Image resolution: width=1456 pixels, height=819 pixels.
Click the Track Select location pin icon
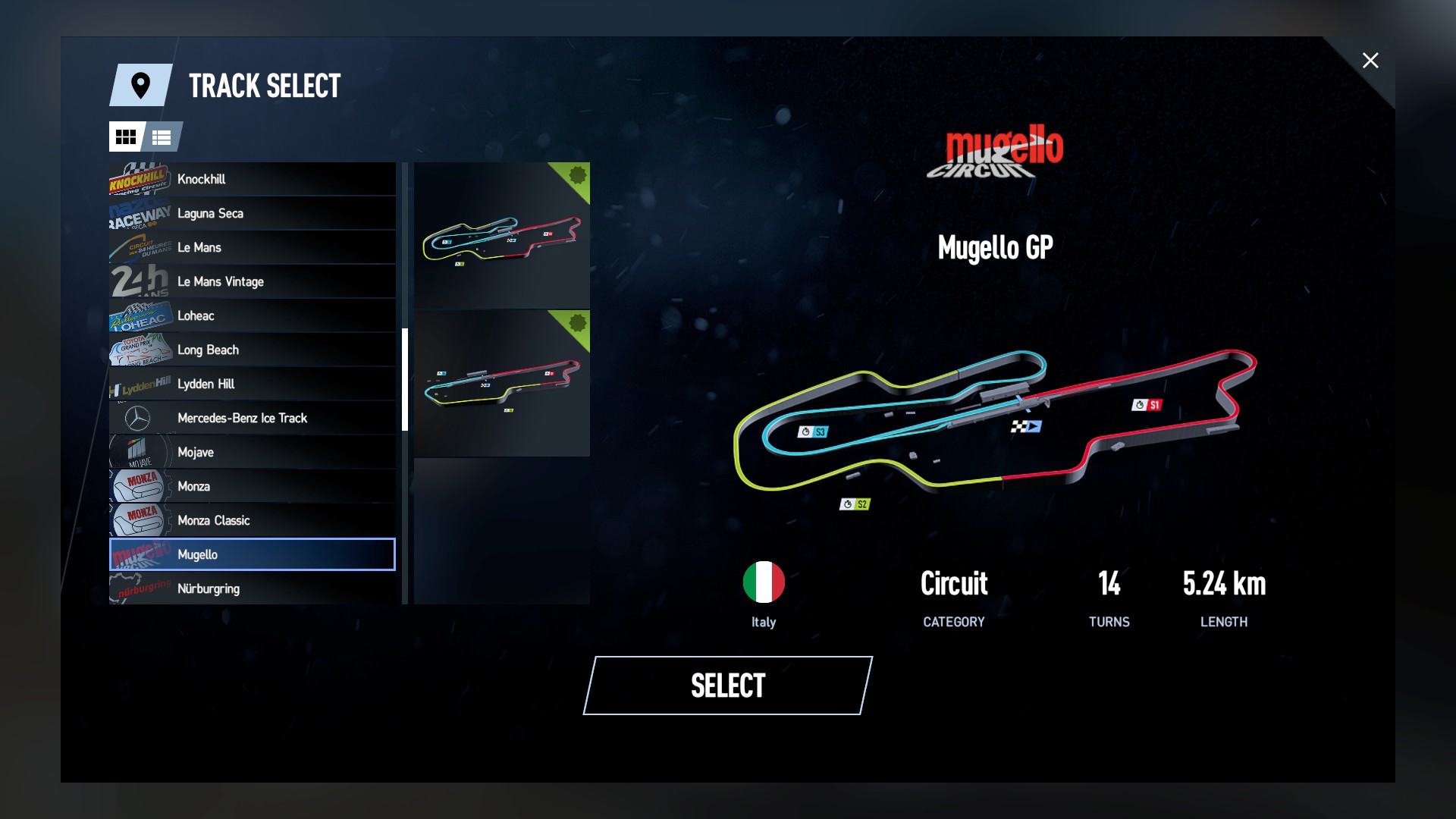click(x=140, y=86)
